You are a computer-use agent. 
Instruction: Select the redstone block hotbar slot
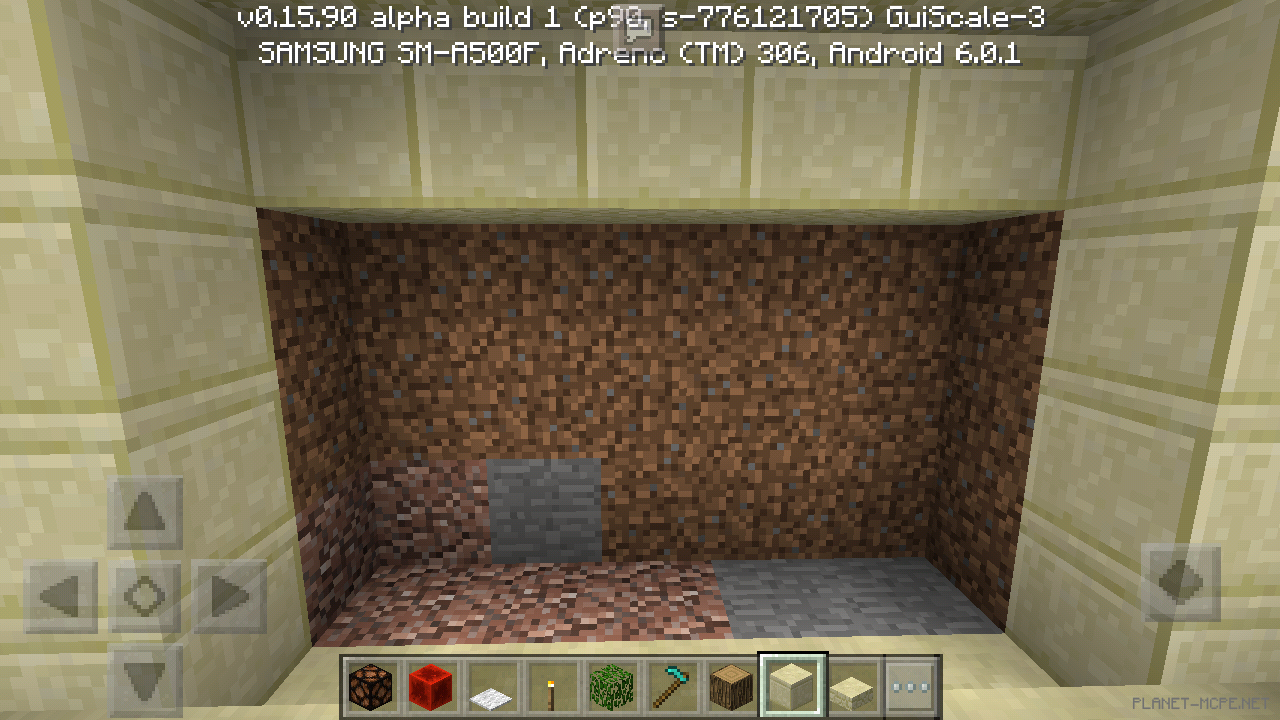[431, 684]
